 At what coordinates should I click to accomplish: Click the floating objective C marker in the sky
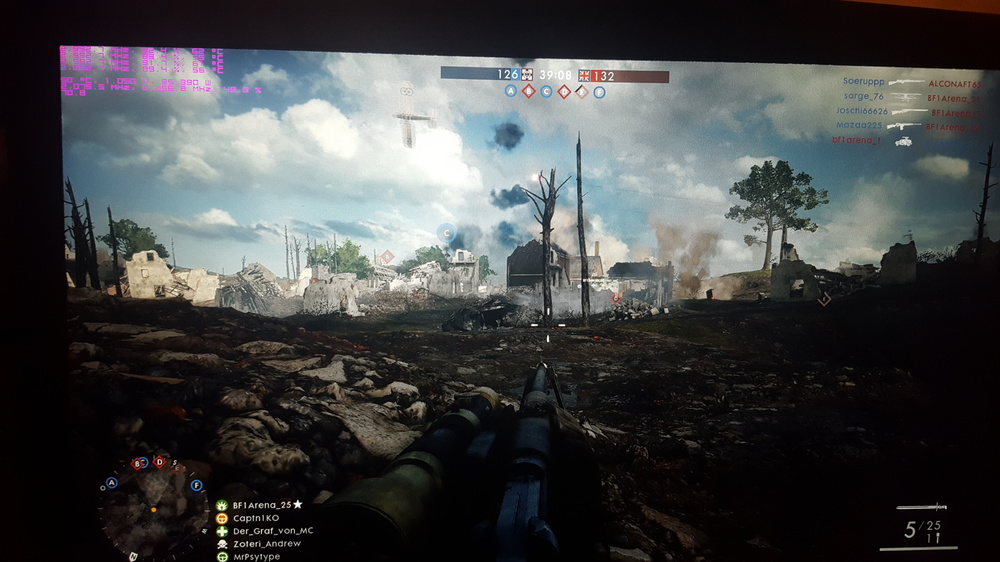(446, 232)
